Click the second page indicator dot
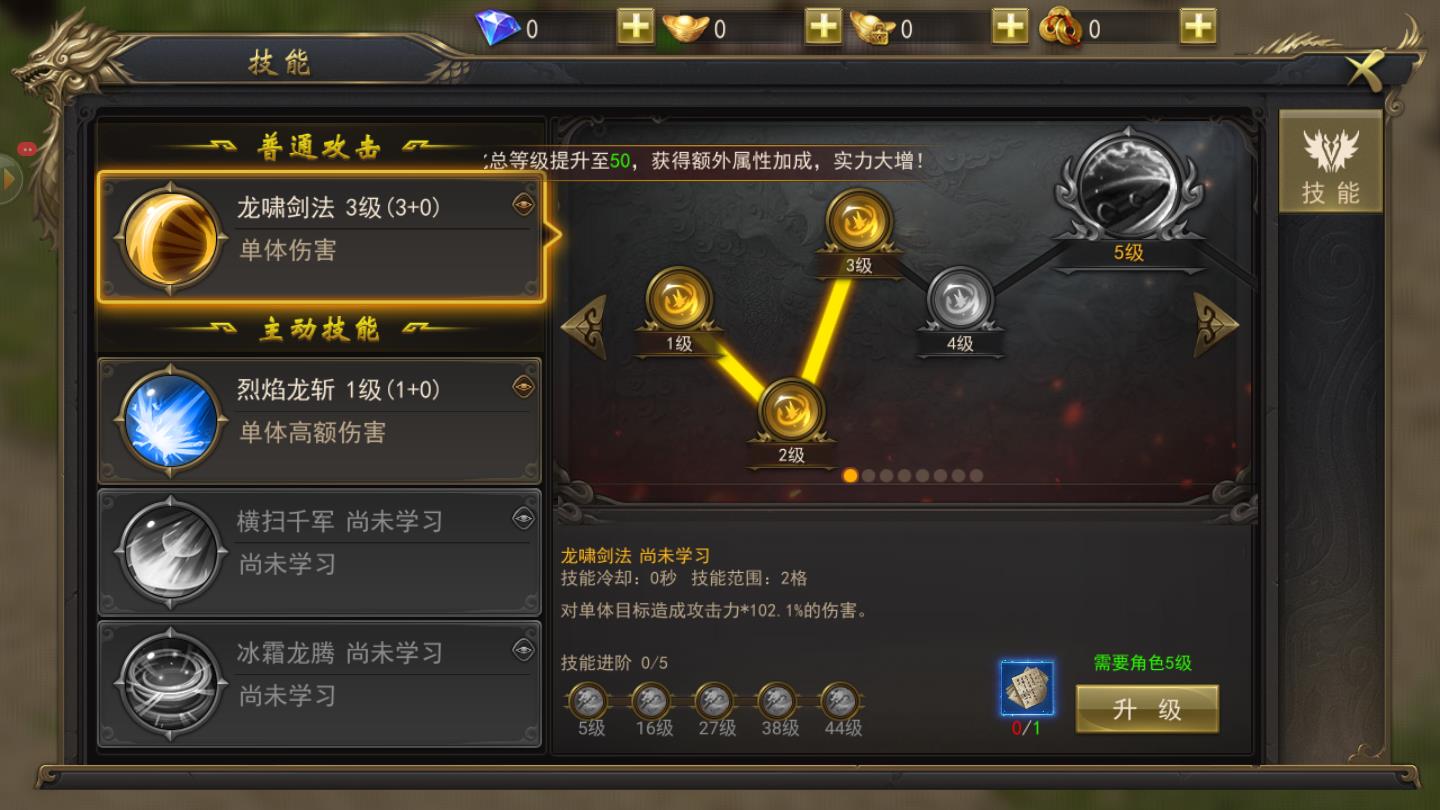The height and width of the screenshot is (810, 1440). click(866, 476)
